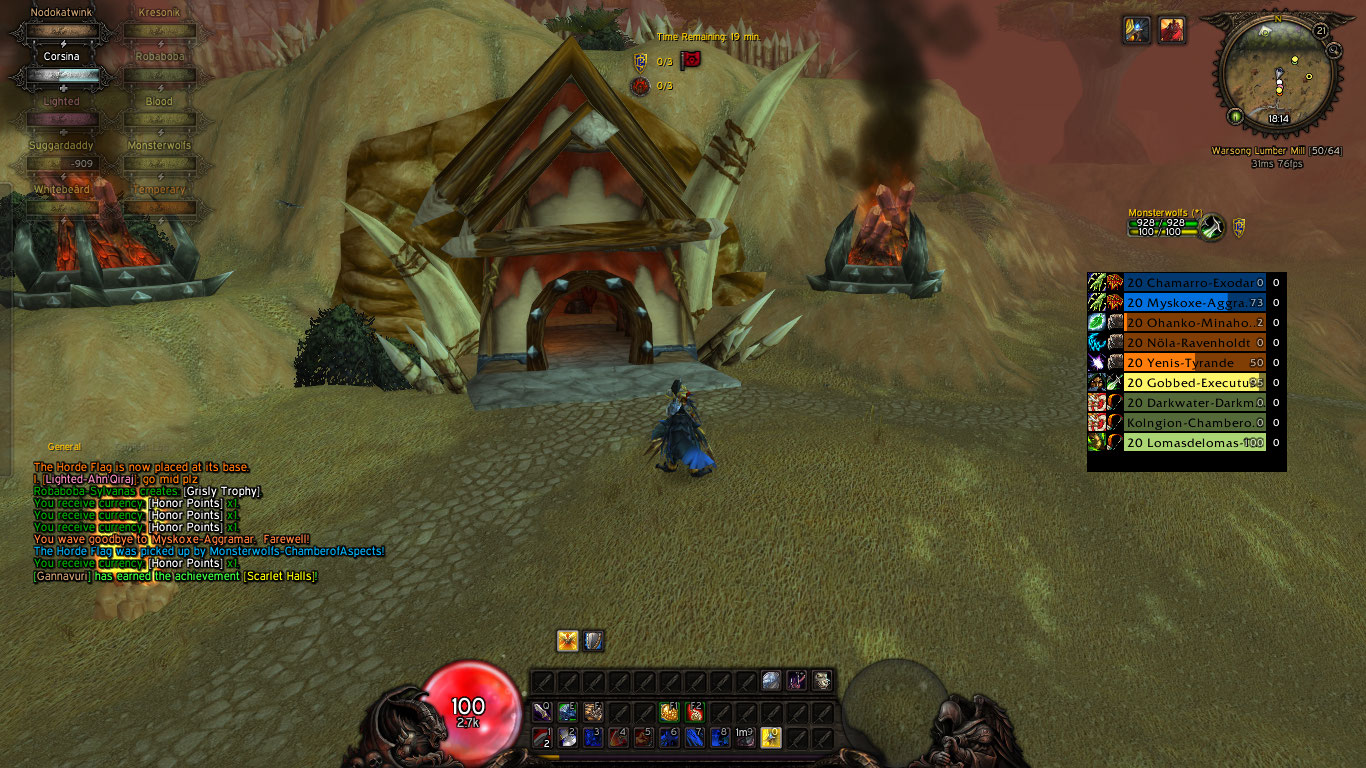Select Corsina's raid frame
Screen dimensions: 1366x768
pos(62,74)
